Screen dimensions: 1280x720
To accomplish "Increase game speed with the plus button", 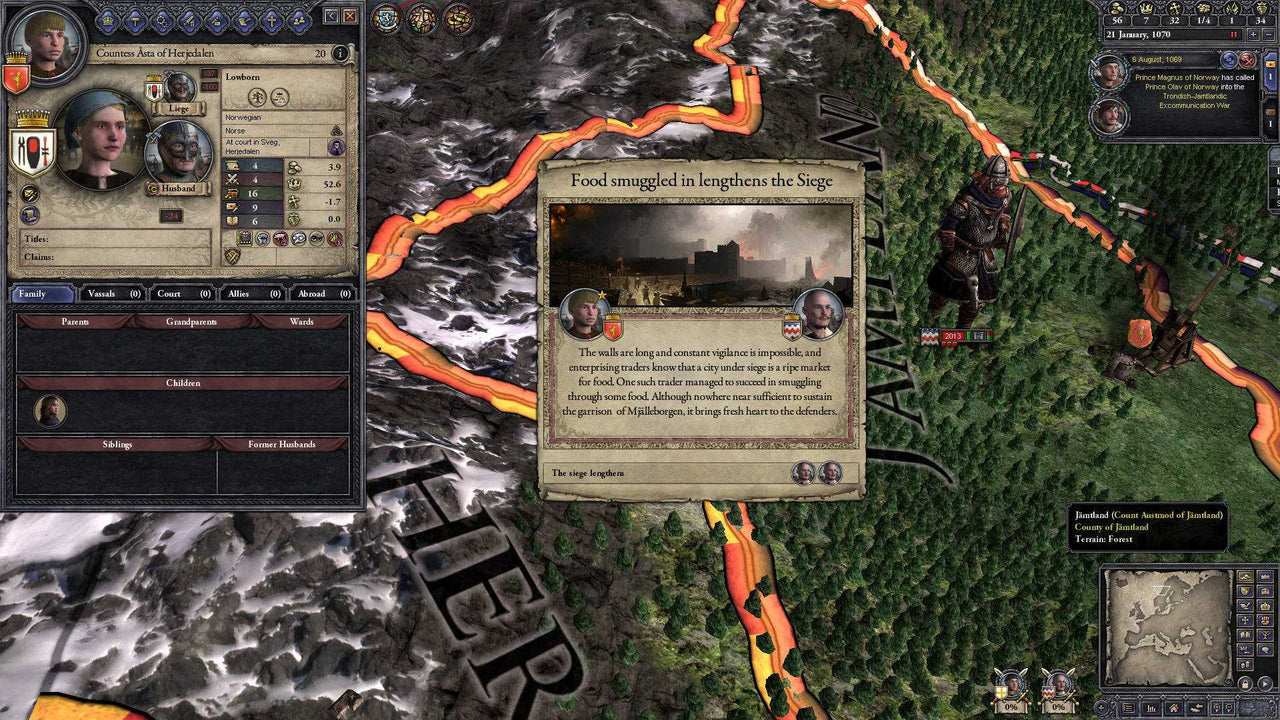I will [x=1252, y=34].
